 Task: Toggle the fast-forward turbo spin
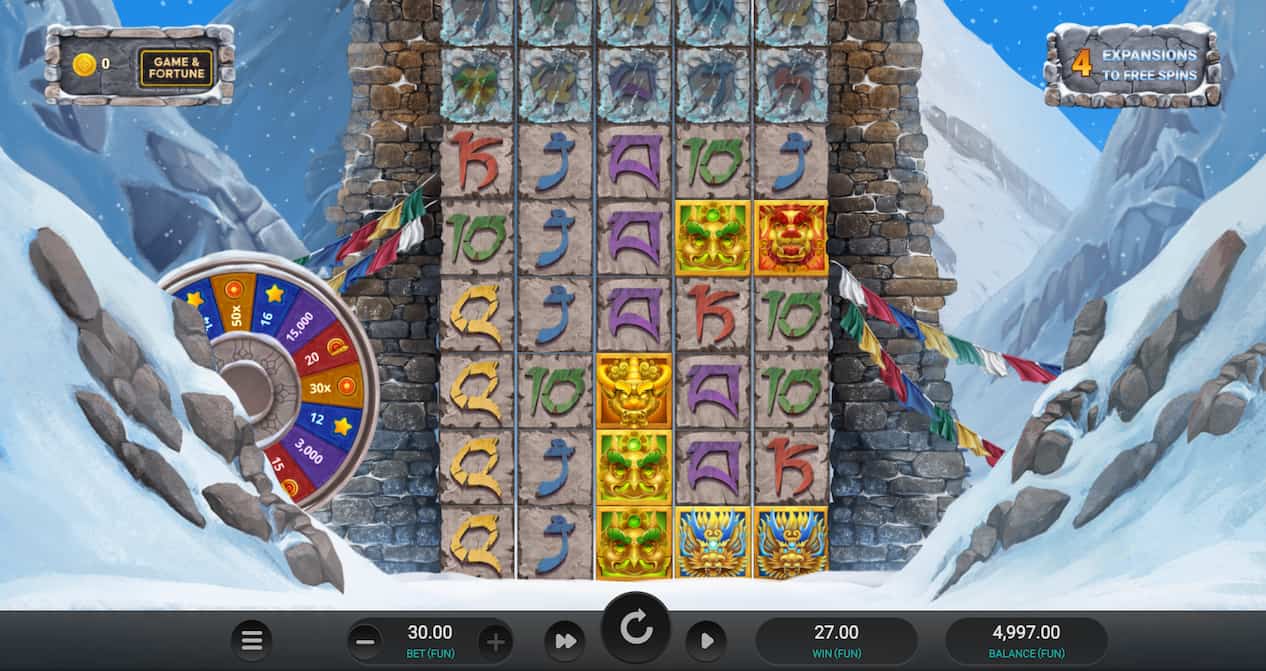pyautogui.click(x=565, y=640)
